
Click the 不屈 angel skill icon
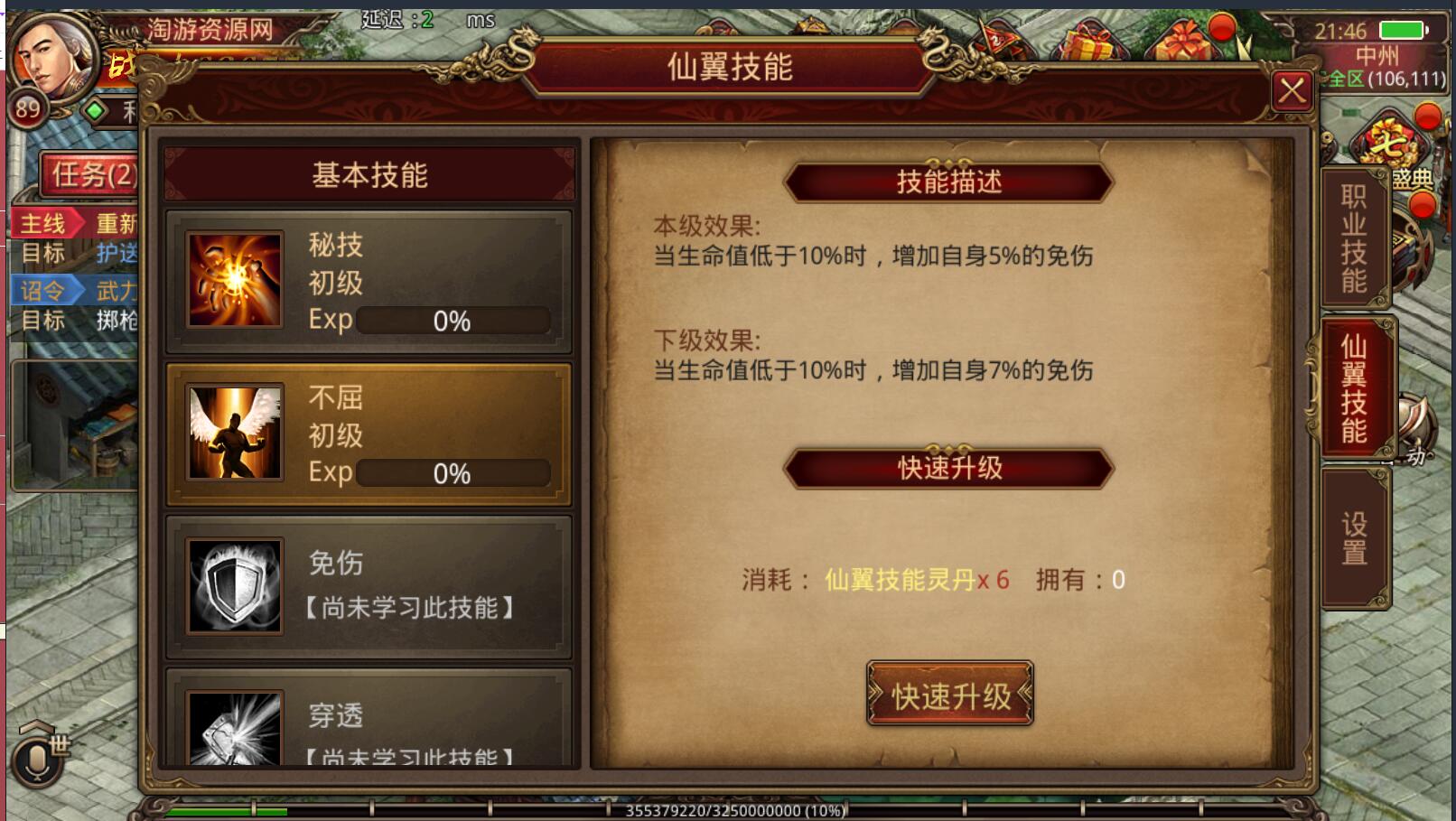pos(233,432)
